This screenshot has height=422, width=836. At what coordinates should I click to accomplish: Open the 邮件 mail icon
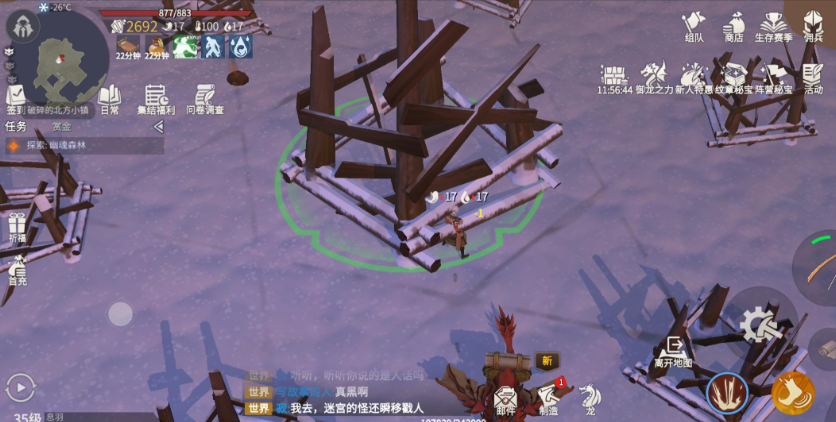[x=506, y=397]
